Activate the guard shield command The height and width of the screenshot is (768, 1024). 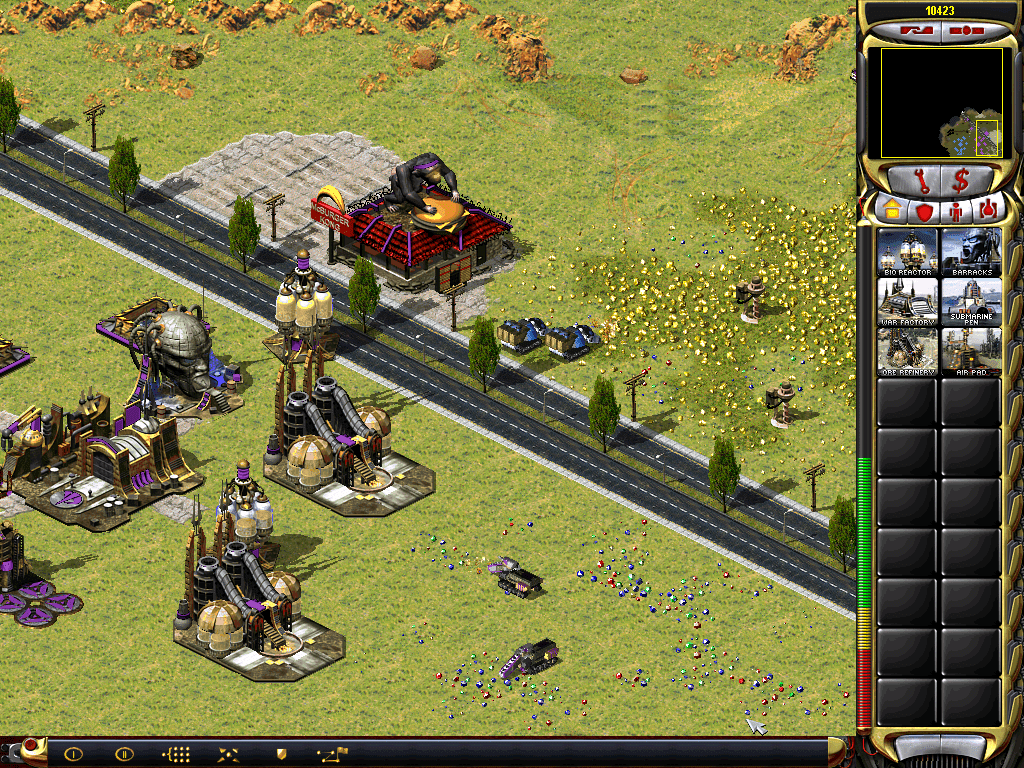[x=281, y=754]
